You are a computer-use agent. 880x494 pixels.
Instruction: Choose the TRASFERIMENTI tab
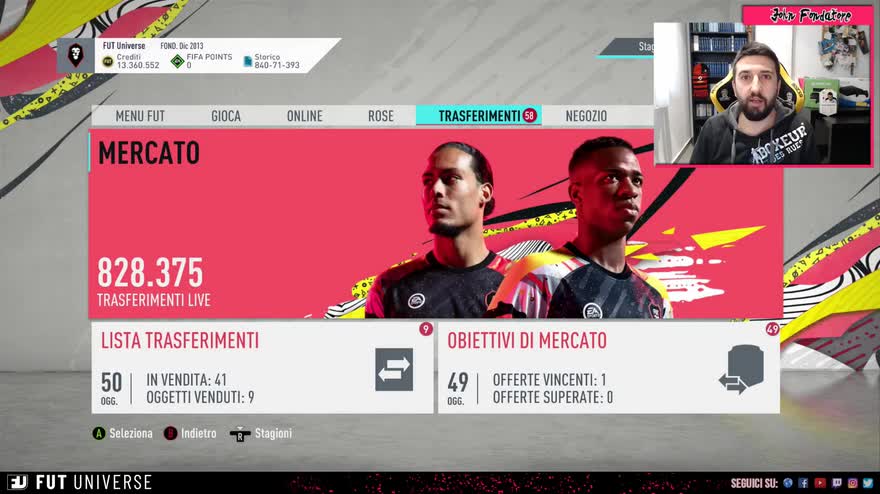pyautogui.click(x=480, y=116)
